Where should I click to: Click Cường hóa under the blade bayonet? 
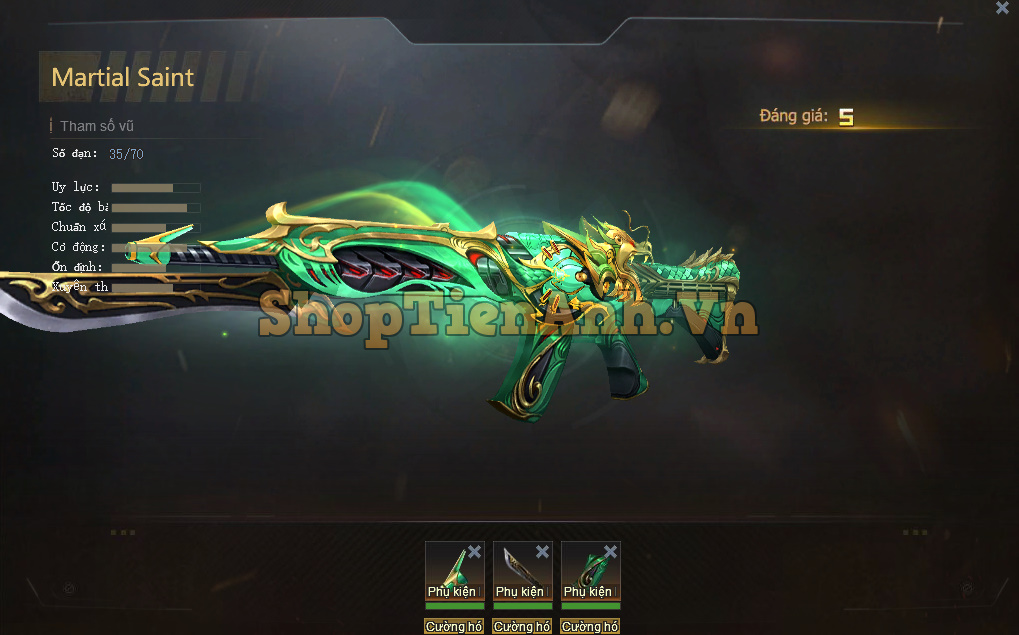click(x=522, y=627)
